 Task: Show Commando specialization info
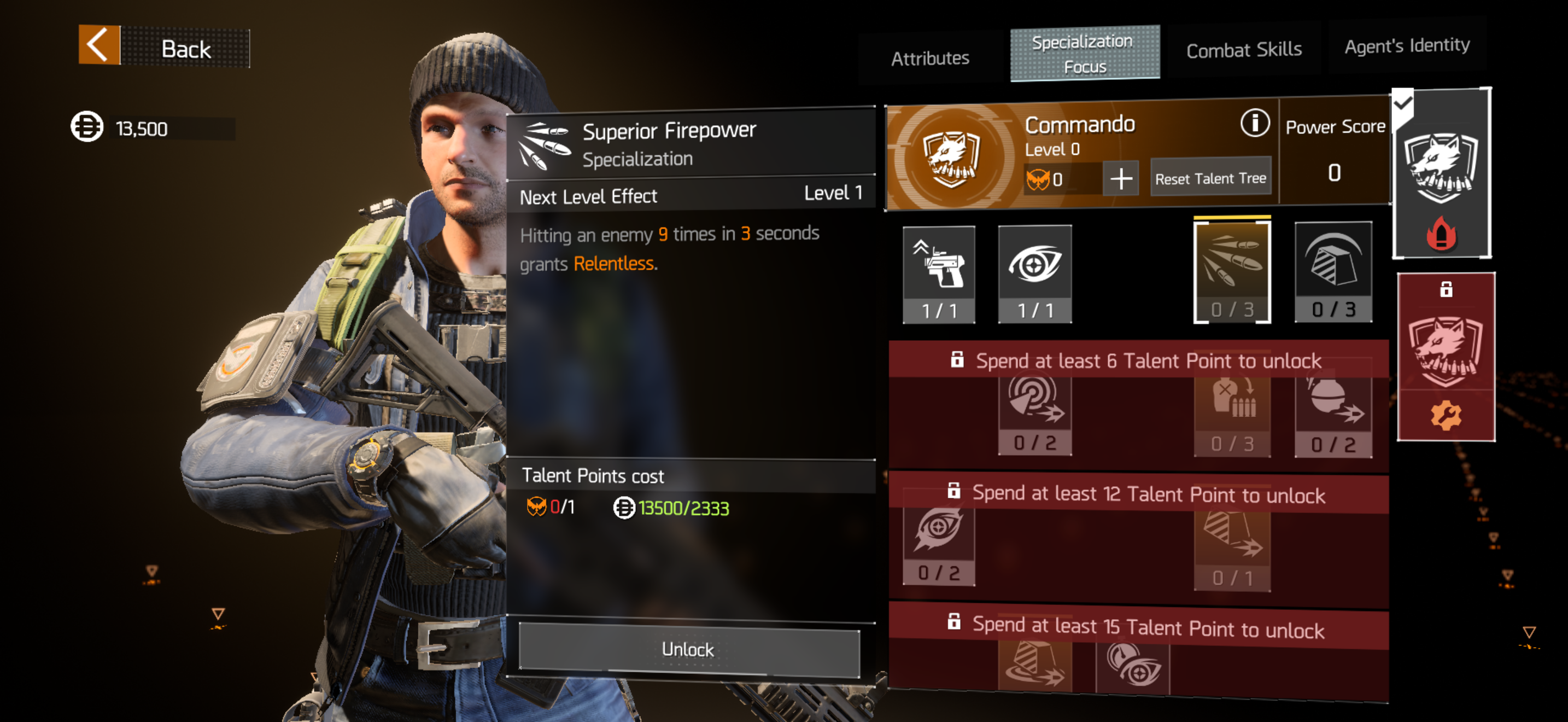click(1254, 124)
